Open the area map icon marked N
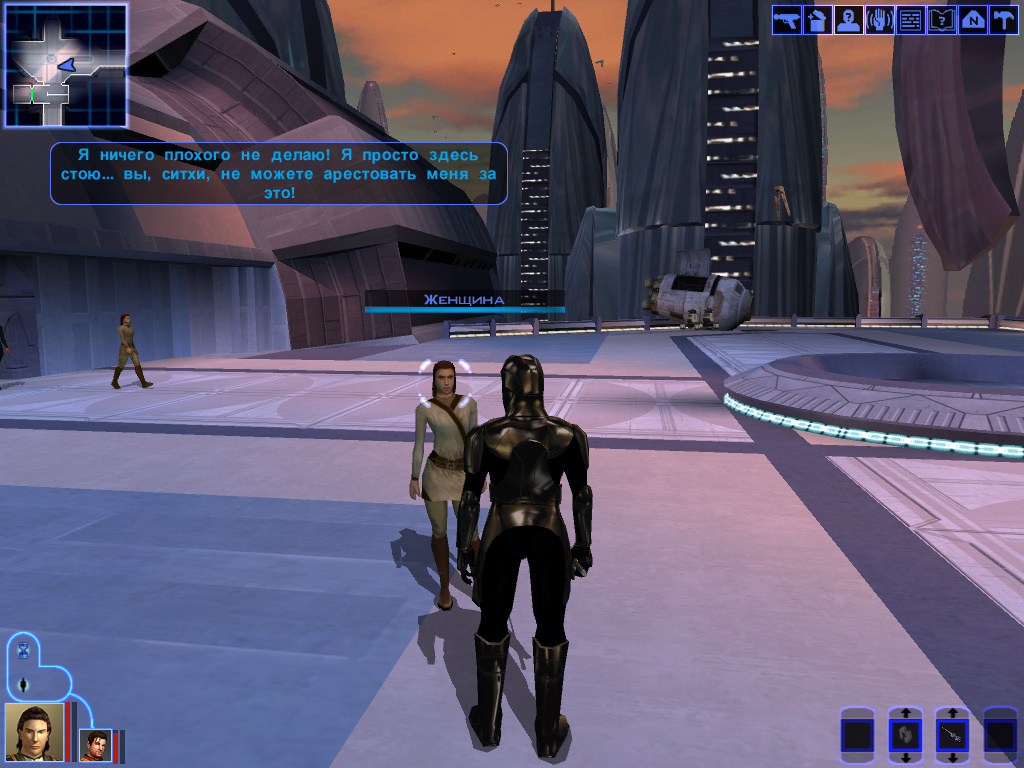1024x768 pixels. pyautogui.click(x=972, y=20)
